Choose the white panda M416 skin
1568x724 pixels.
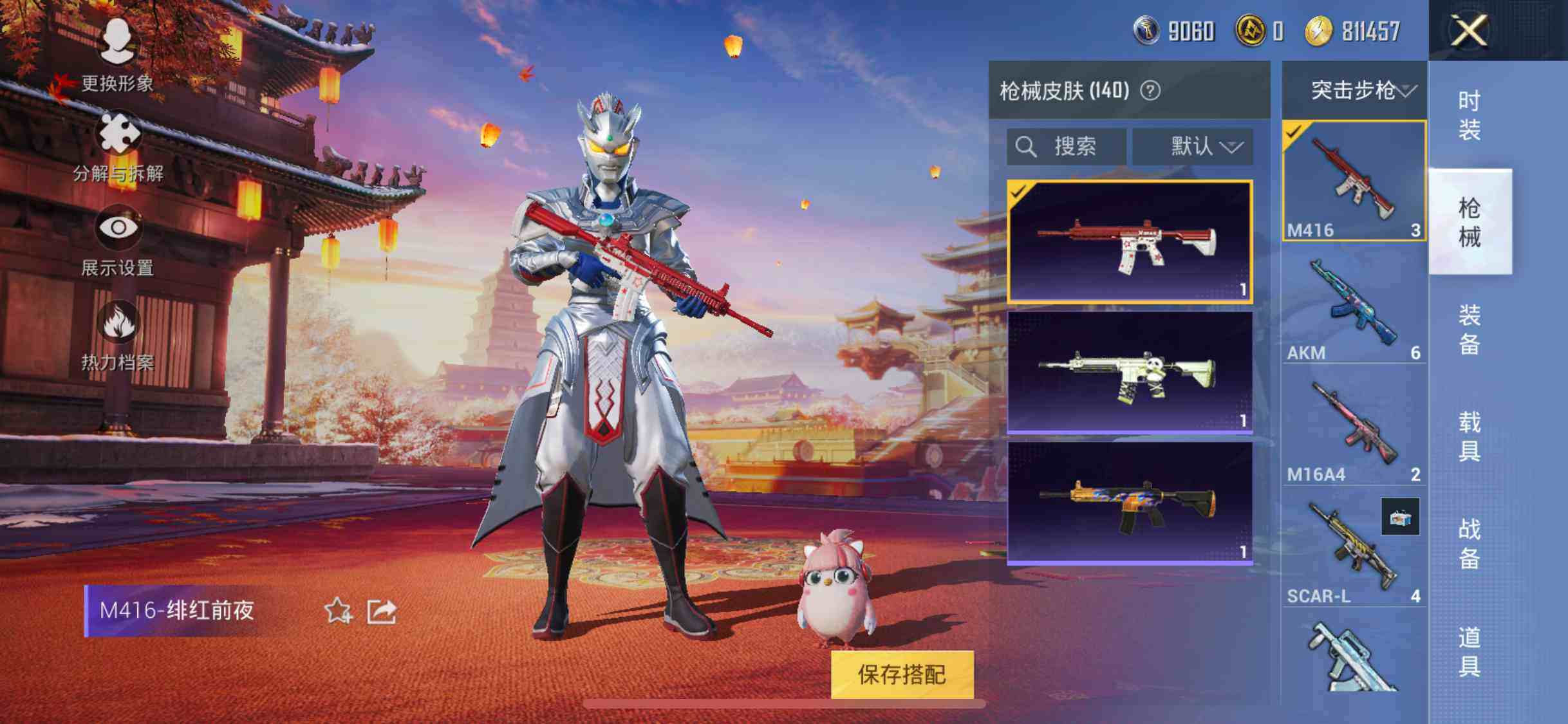coord(1130,372)
